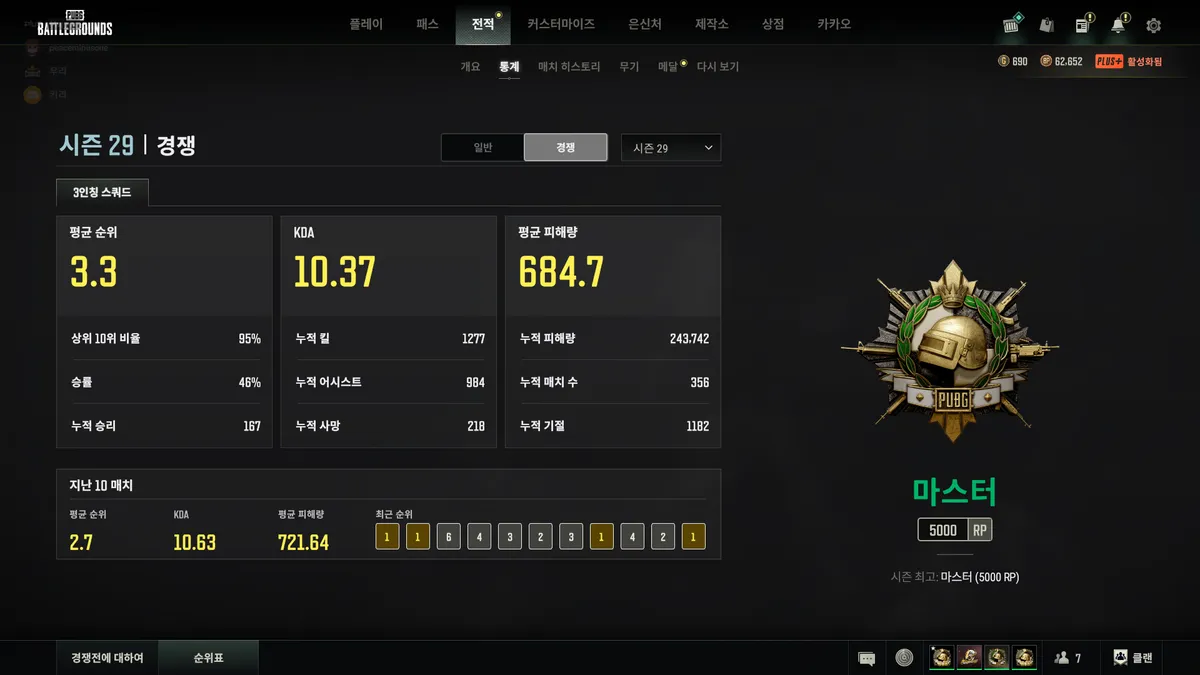Open 경쟁전에 대하여 ranked info

[x=107, y=658]
